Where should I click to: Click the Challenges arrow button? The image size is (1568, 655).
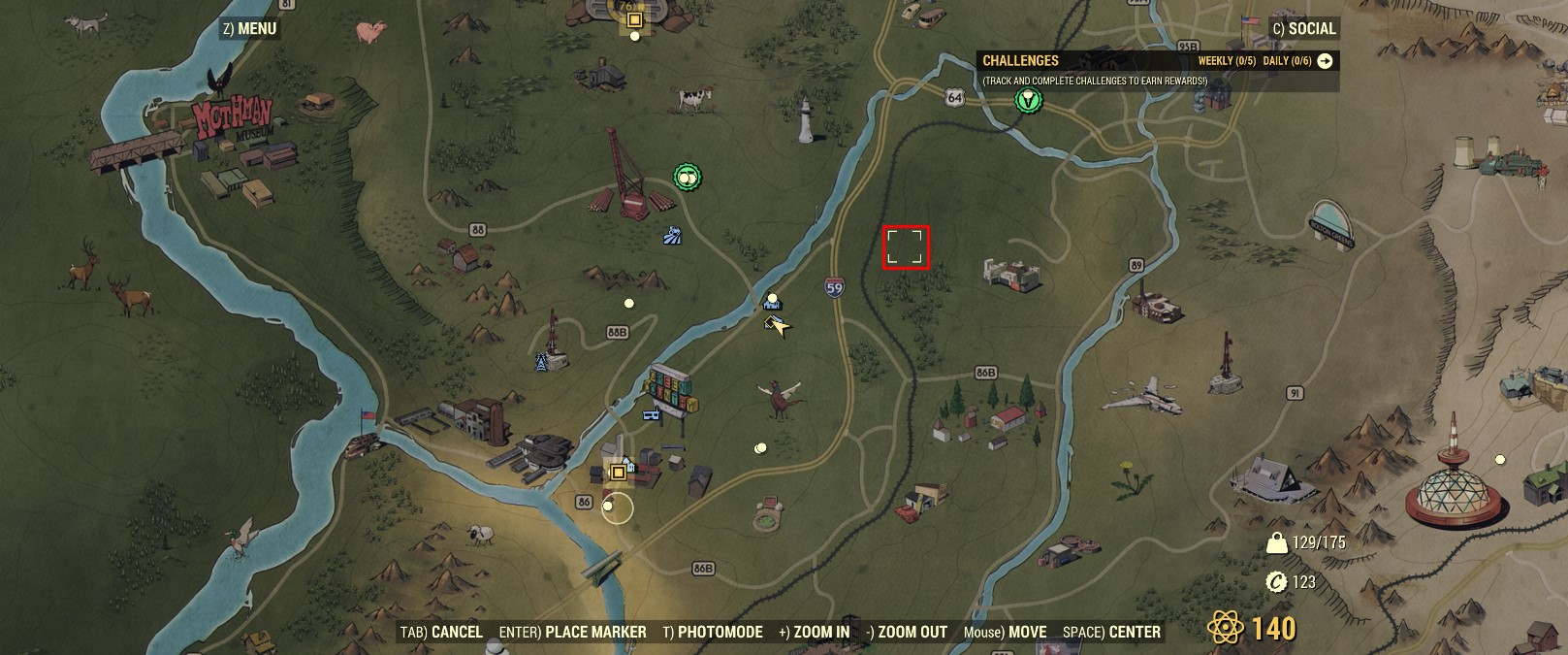1325,61
